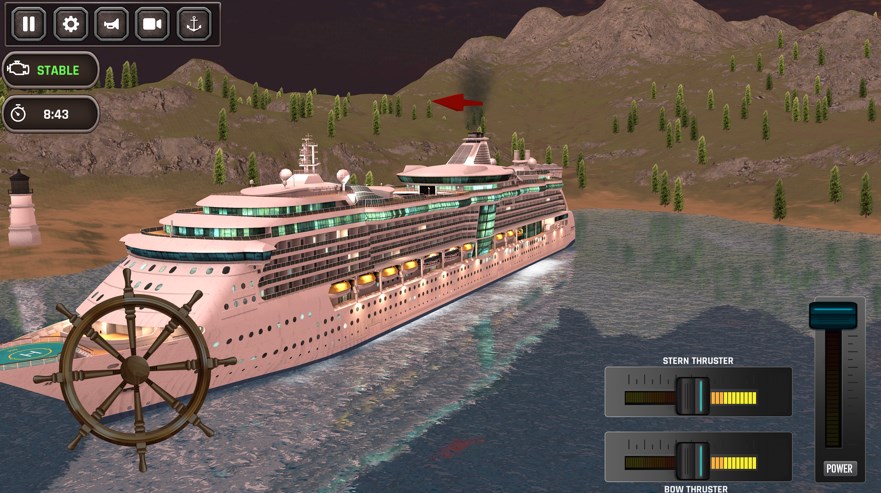The height and width of the screenshot is (493, 881).
Task: Tap the engine STABLE status indicator
Action: [51, 70]
